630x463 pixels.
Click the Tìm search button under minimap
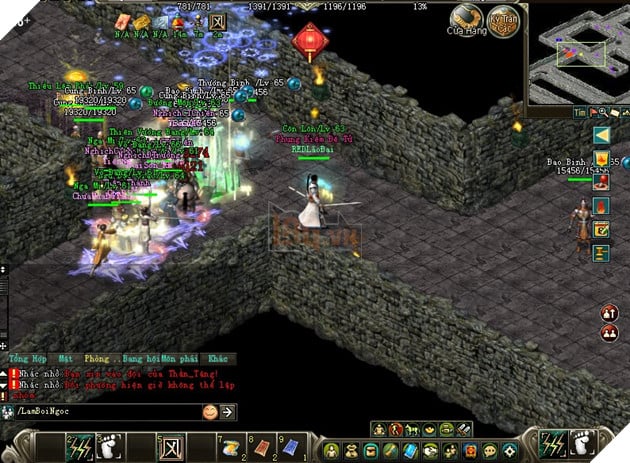(578, 112)
